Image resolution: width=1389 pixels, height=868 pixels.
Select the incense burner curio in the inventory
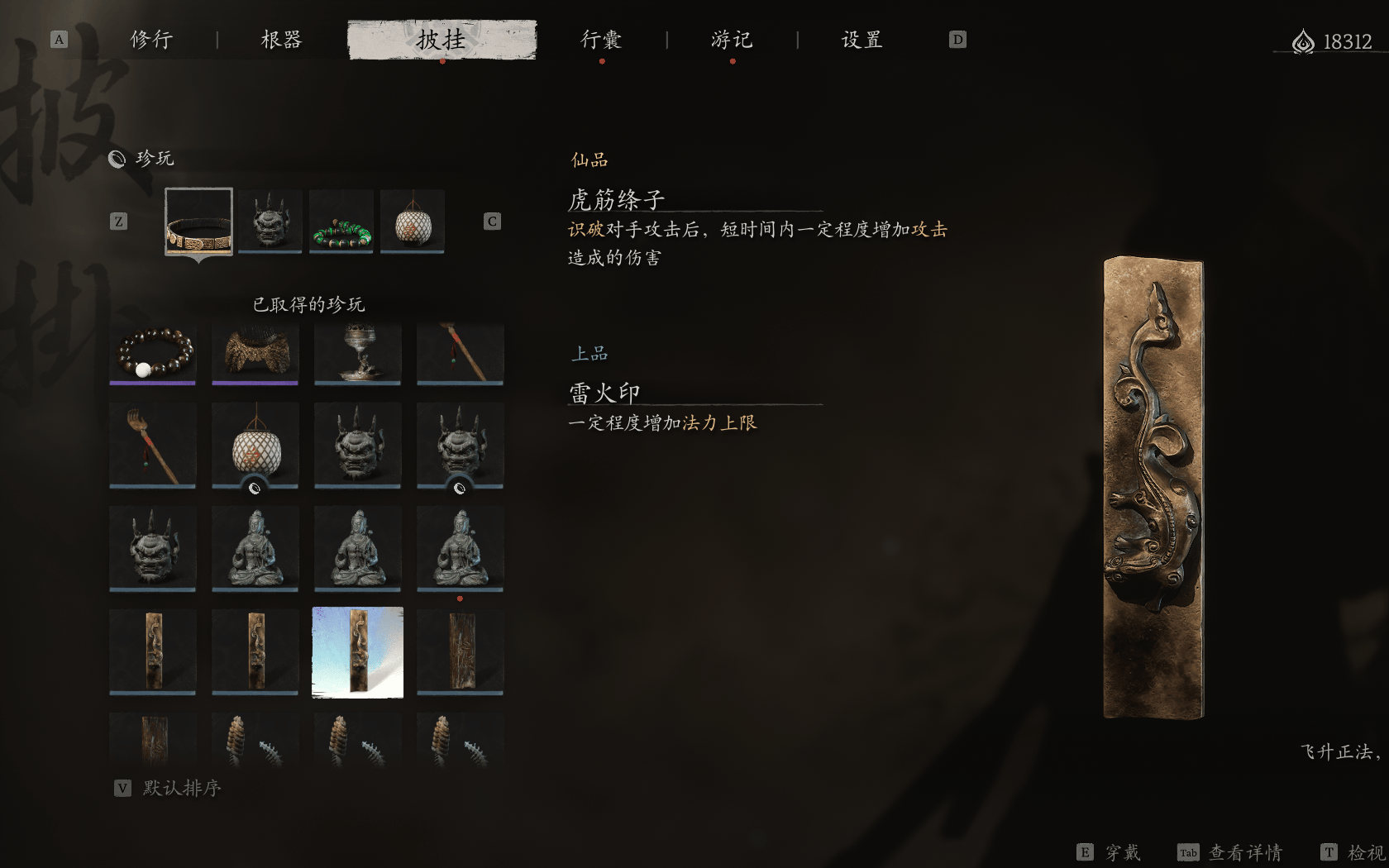tap(357, 354)
